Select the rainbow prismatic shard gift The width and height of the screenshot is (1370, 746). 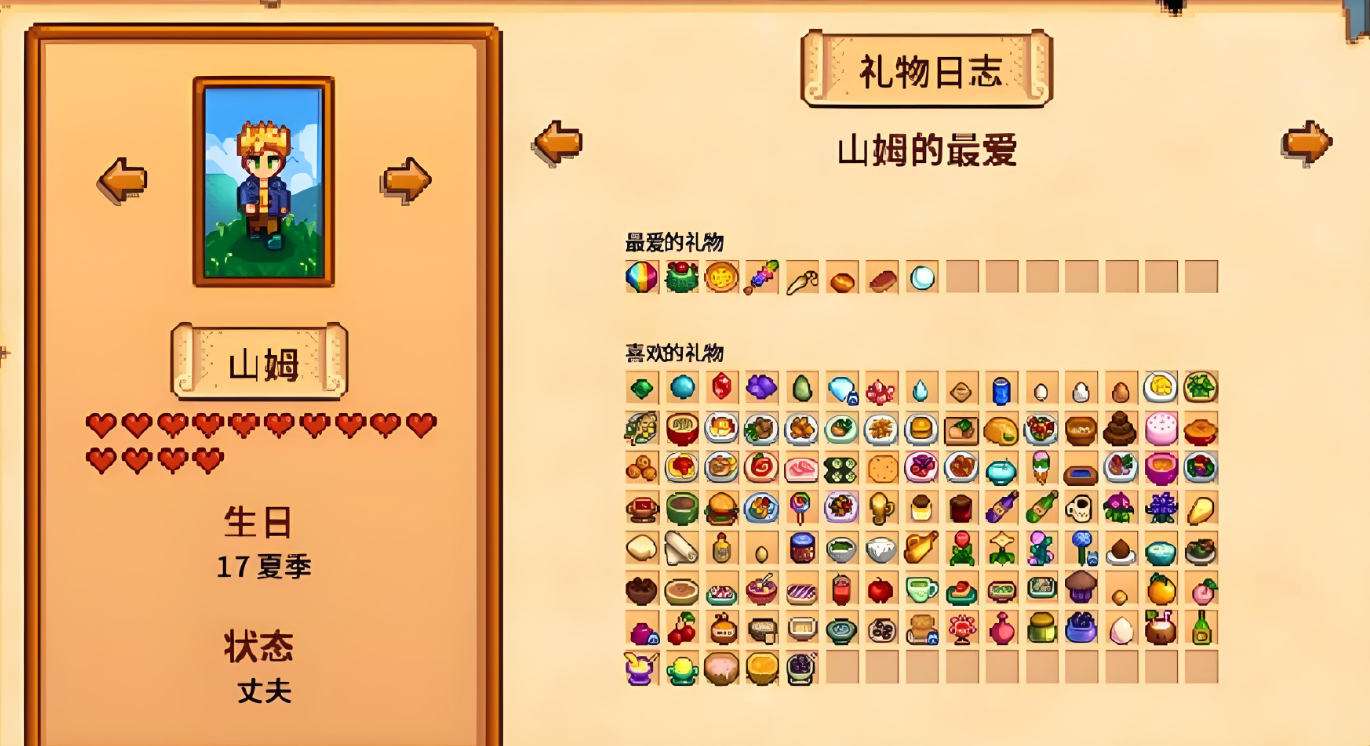coord(641,277)
